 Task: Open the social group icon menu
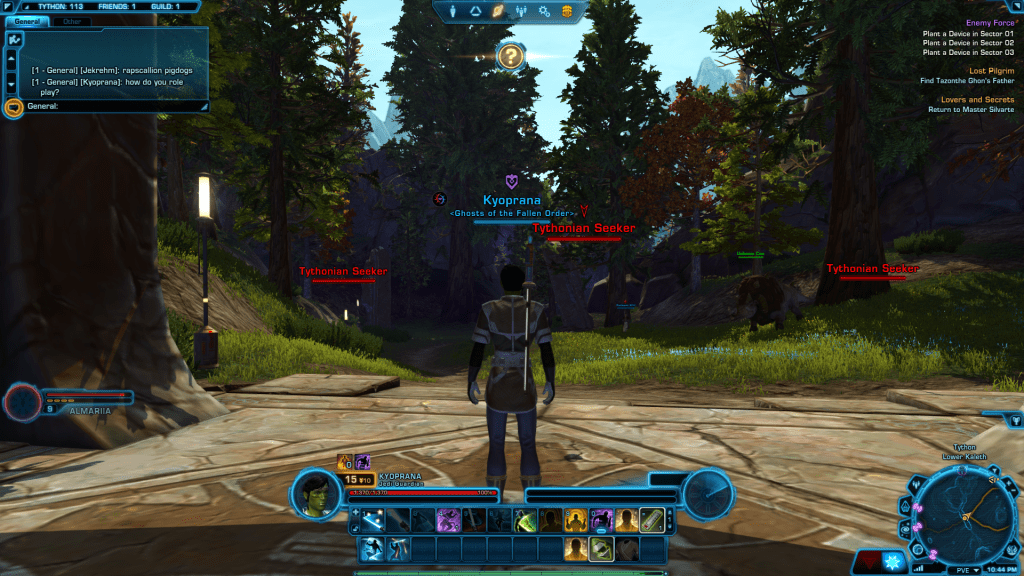point(521,12)
